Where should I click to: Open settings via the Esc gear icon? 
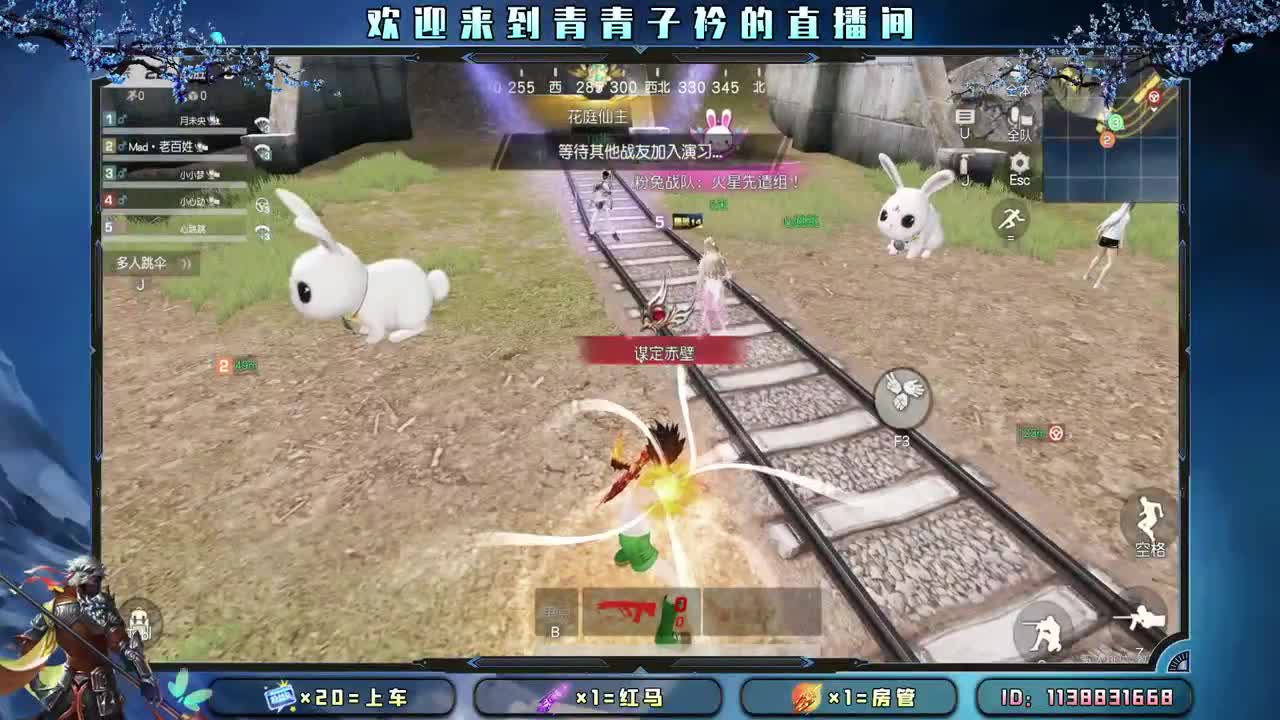[x=1018, y=162]
